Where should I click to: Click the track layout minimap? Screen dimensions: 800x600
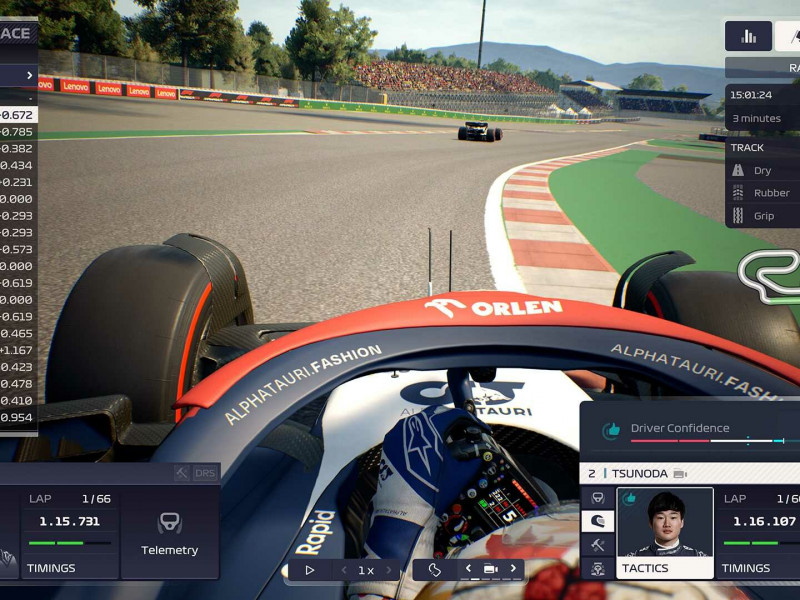[x=771, y=275]
